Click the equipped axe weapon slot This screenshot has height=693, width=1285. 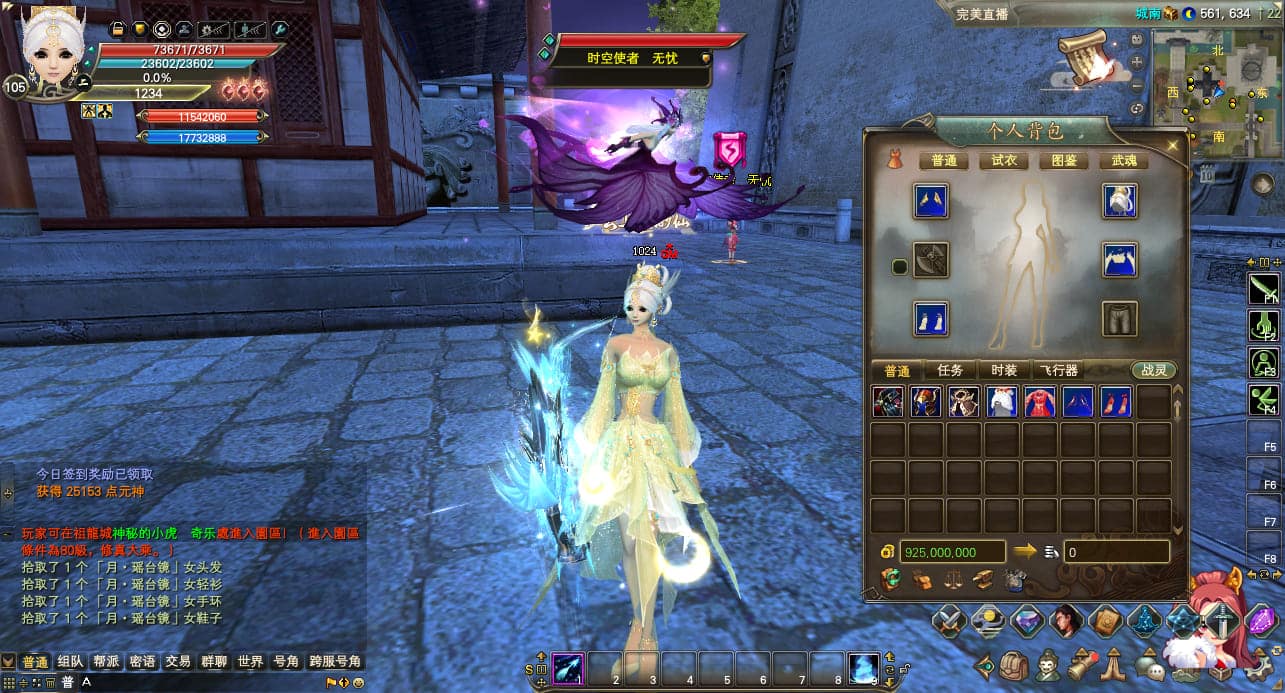click(x=931, y=261)
